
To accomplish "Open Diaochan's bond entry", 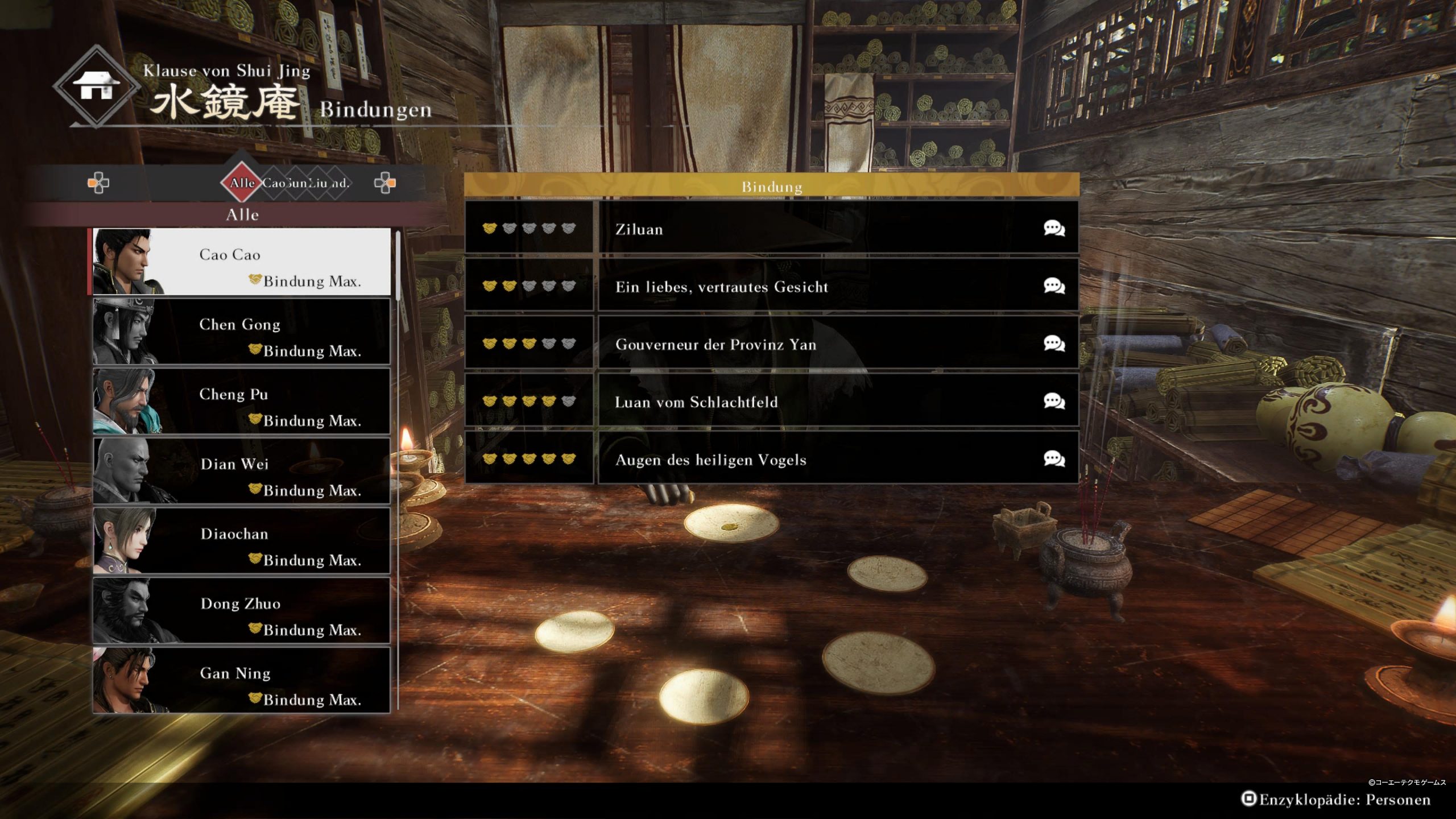I will (x=242, y=541).
